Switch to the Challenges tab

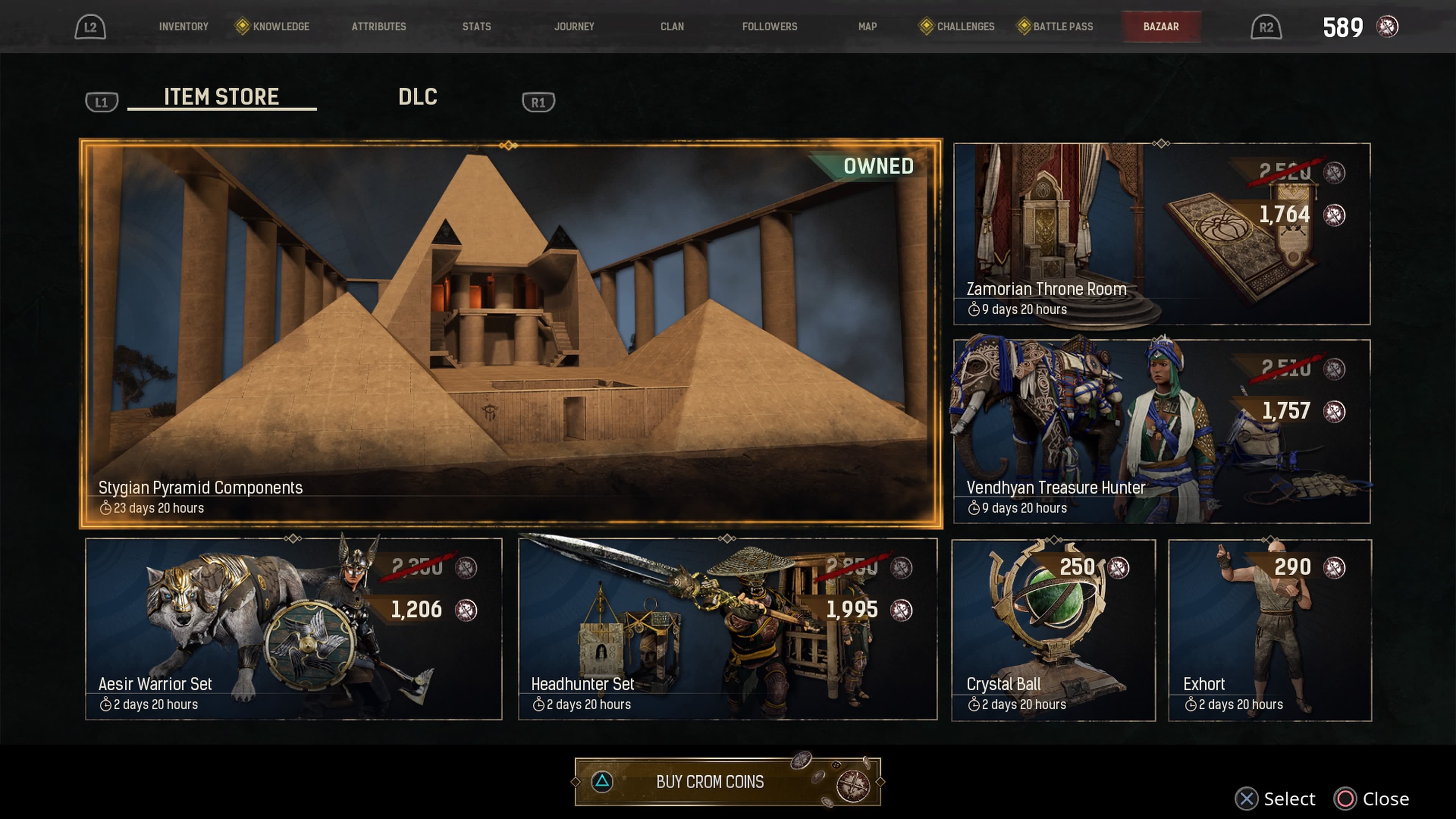tap(965, 27)
